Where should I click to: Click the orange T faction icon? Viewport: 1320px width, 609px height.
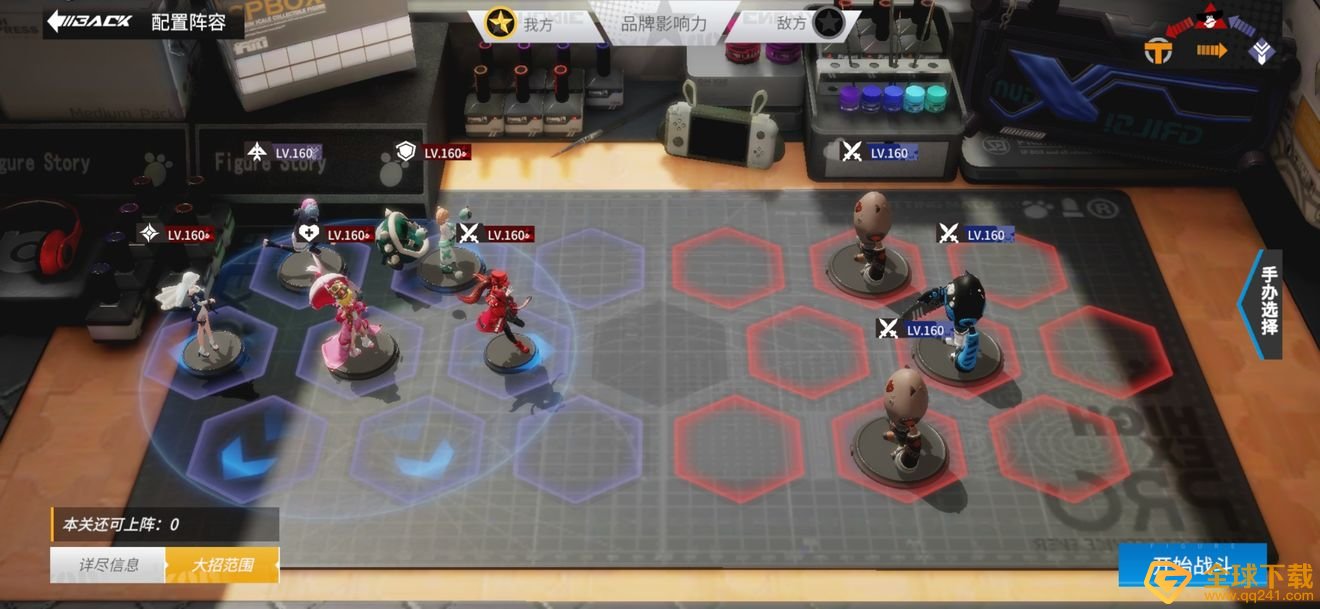pyautogui.click(x=1158, y=52)
